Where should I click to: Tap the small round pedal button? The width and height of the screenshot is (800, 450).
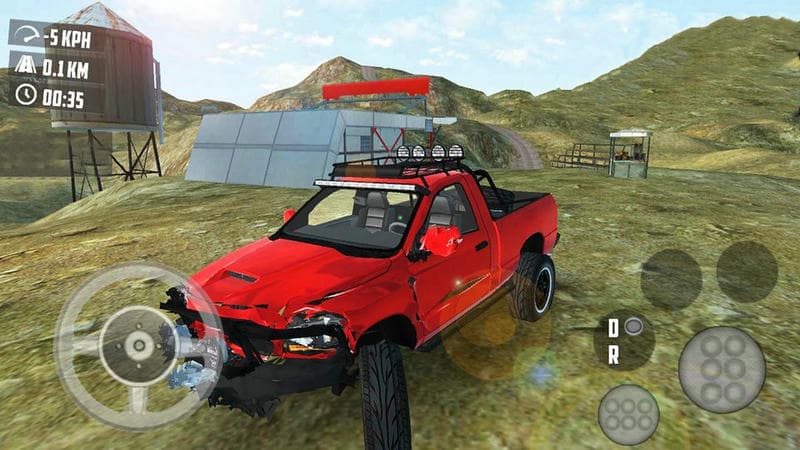coord(628,413)
